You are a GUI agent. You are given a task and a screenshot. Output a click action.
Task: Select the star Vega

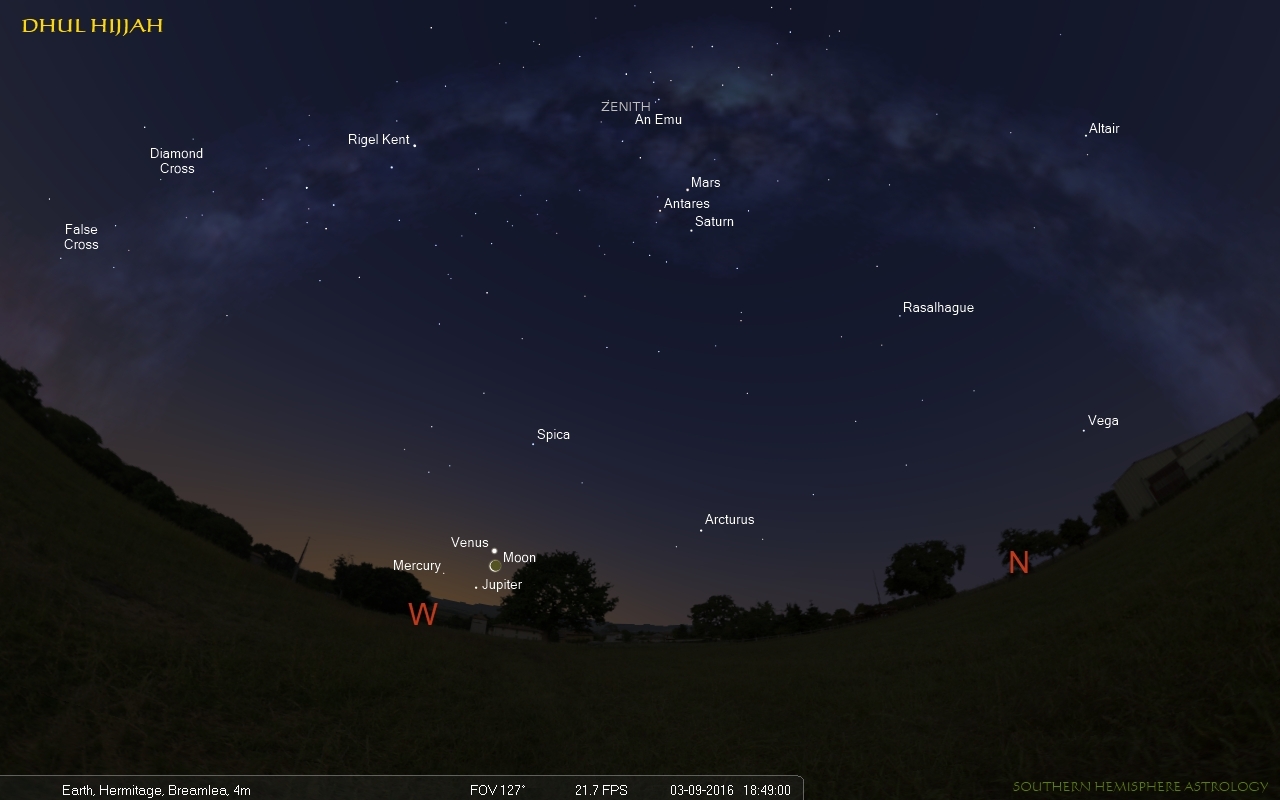click(1084, 430)
